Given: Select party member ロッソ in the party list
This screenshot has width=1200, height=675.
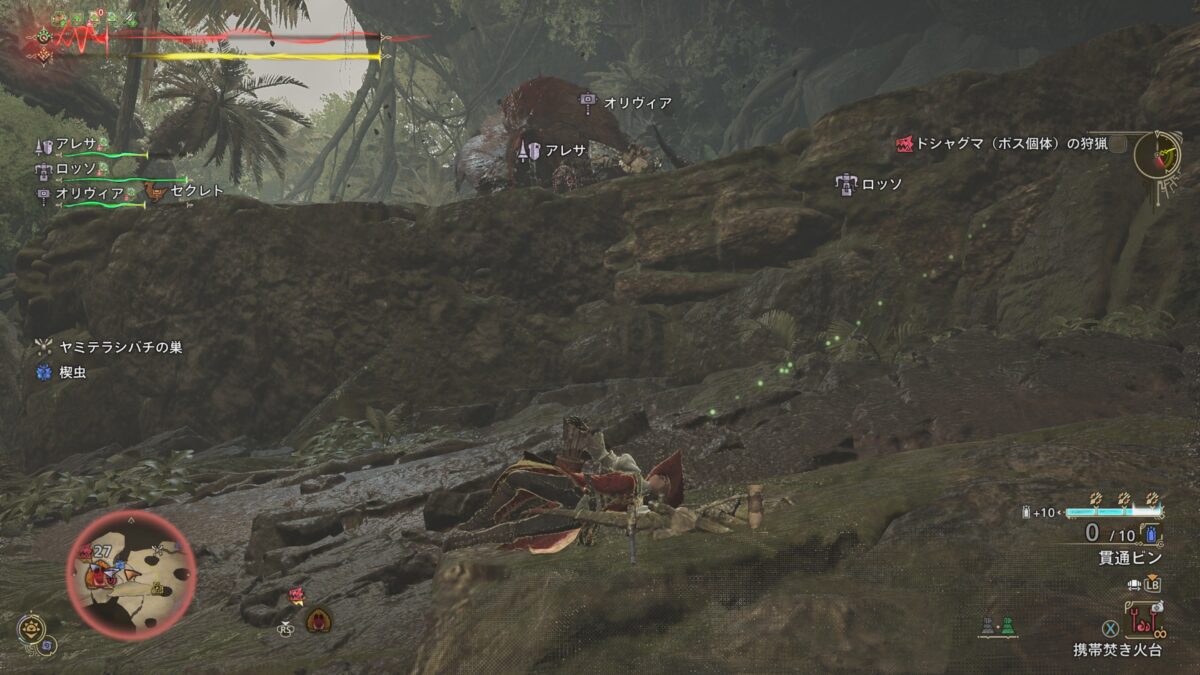Looking at the screenshot, I should pos(75,169).
